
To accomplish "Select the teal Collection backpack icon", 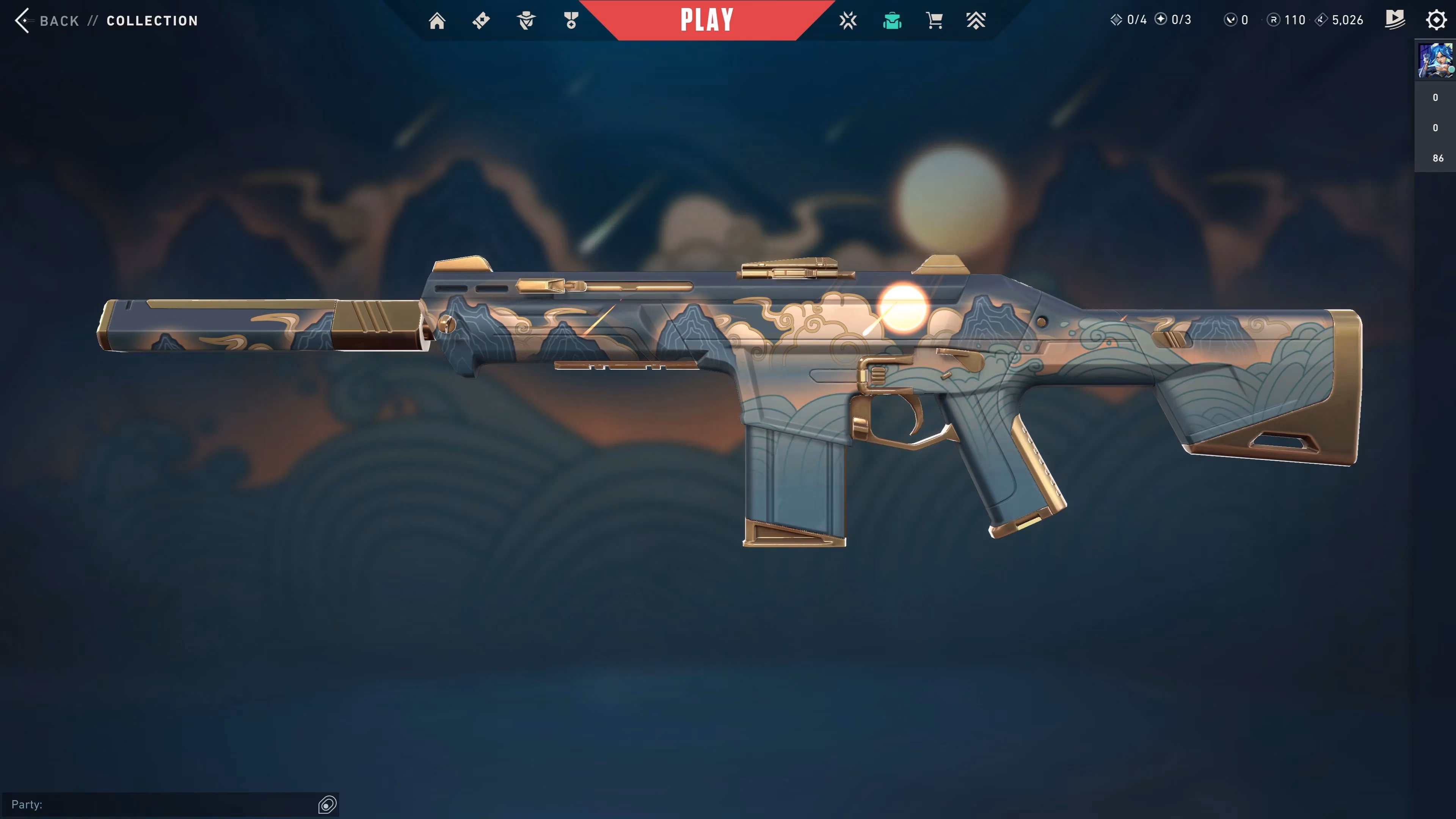I will pyautogui.click(x=892, y=20).
